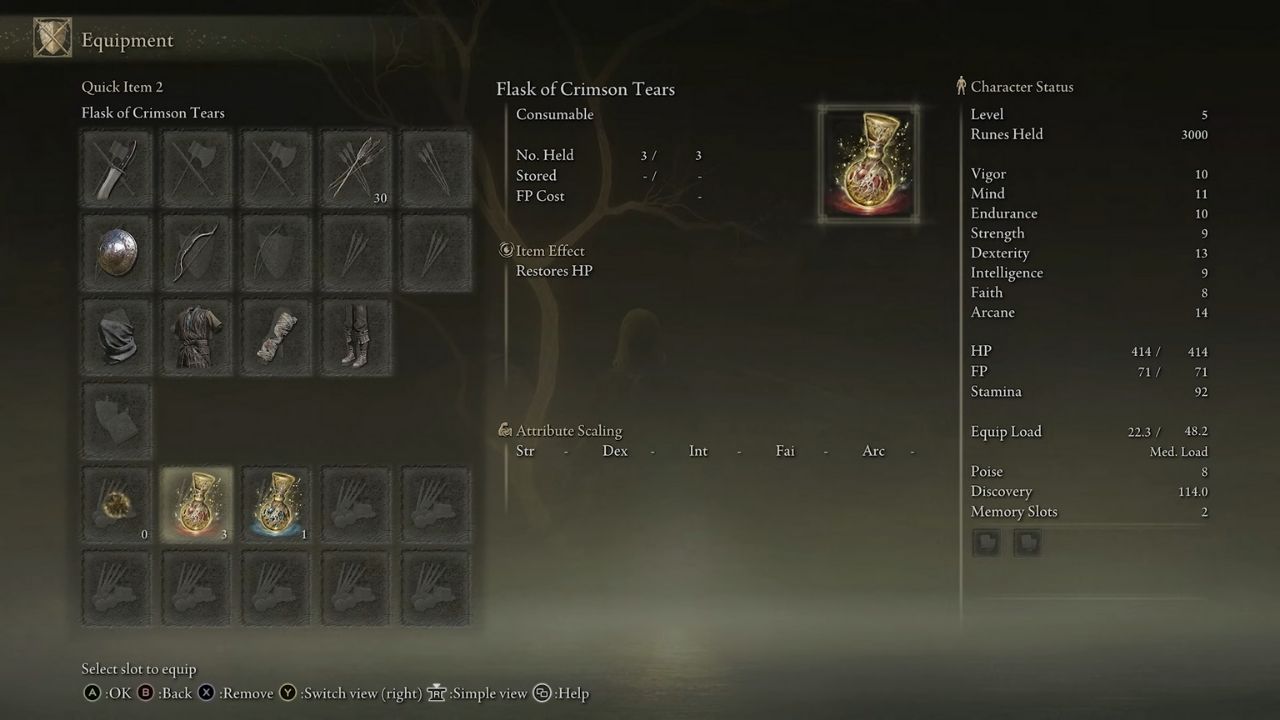
Task: Pick the round metal shield slot
Action: [117, 252]
